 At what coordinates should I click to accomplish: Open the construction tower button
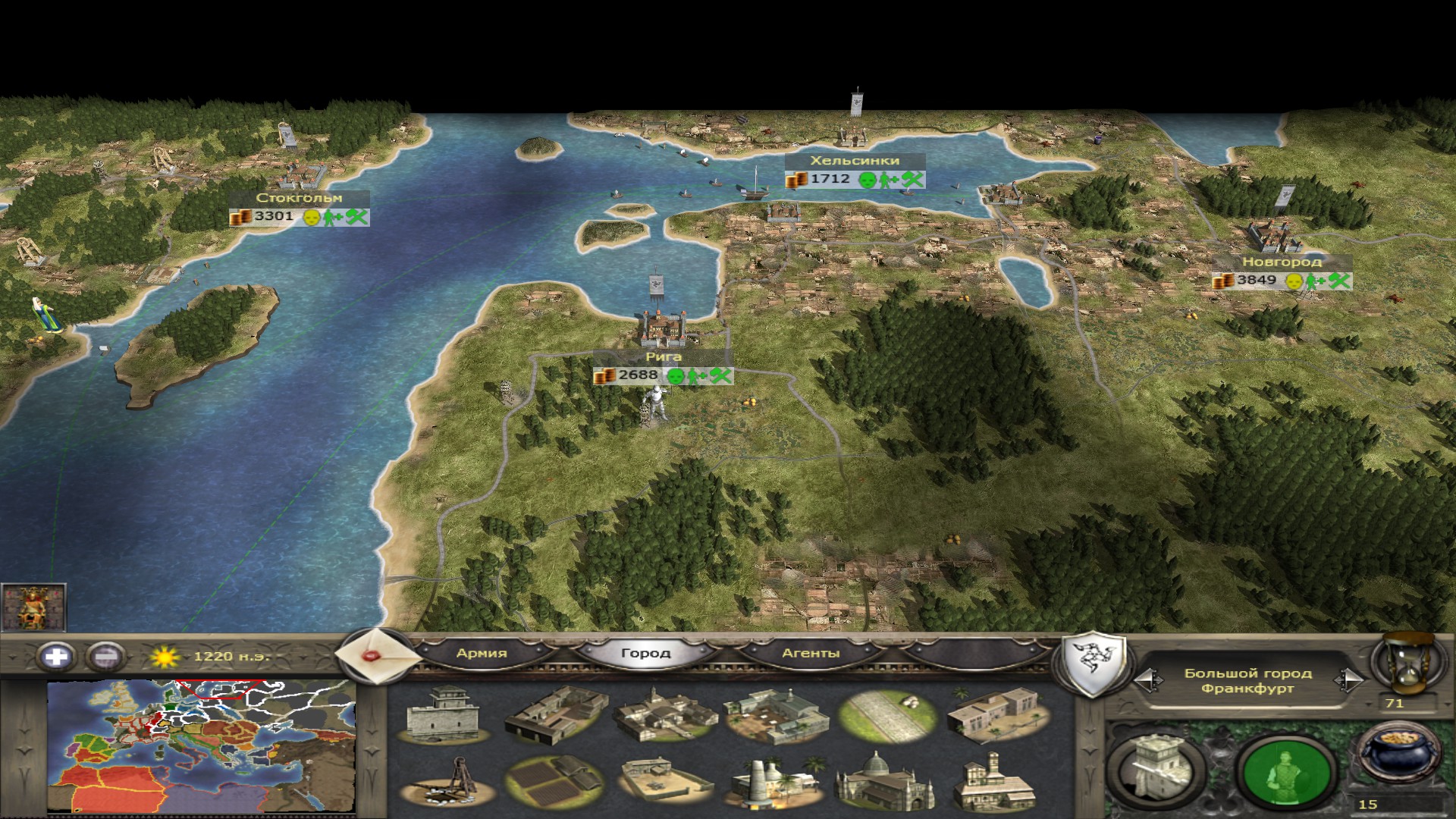[1155, 766]
